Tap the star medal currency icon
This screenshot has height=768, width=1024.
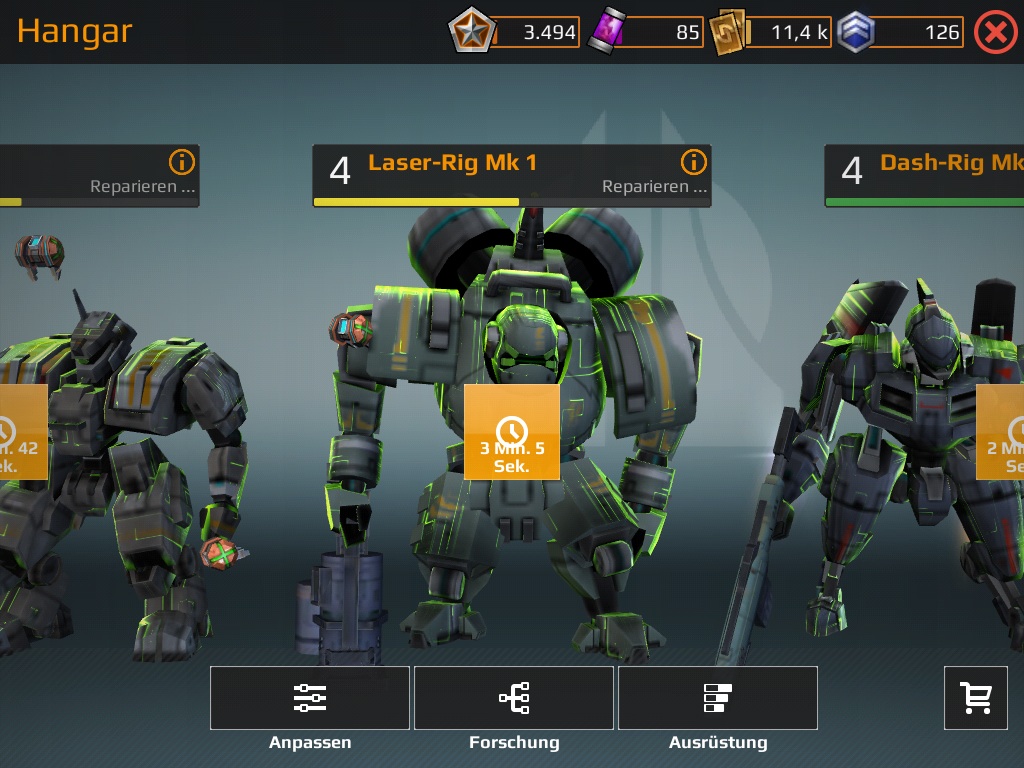(466, 32)
